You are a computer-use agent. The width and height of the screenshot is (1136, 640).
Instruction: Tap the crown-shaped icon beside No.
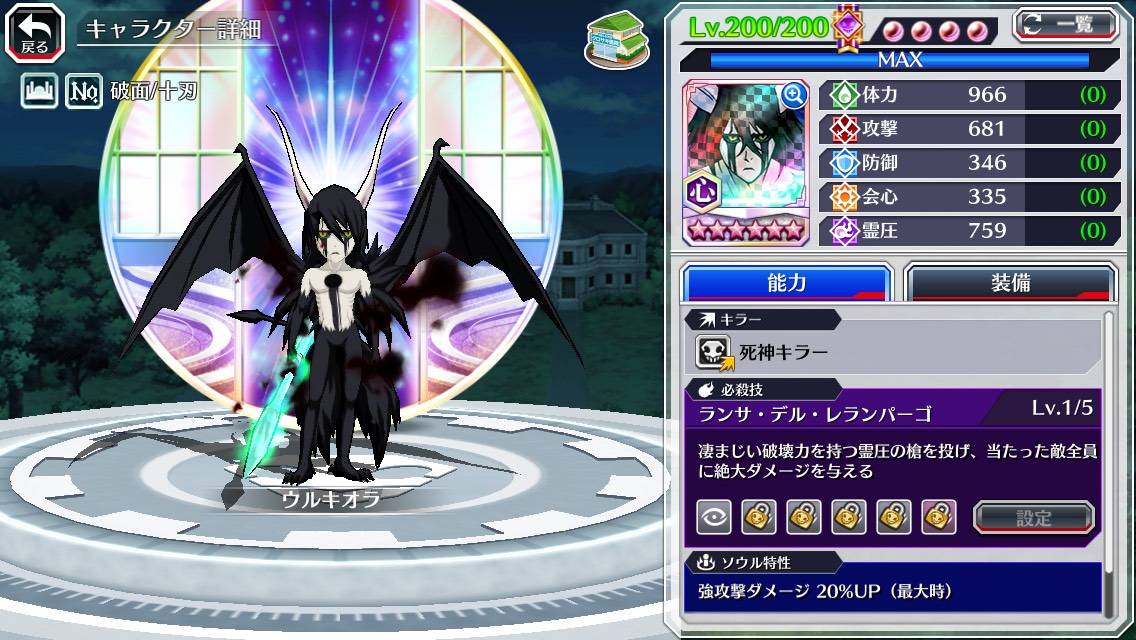38,93
